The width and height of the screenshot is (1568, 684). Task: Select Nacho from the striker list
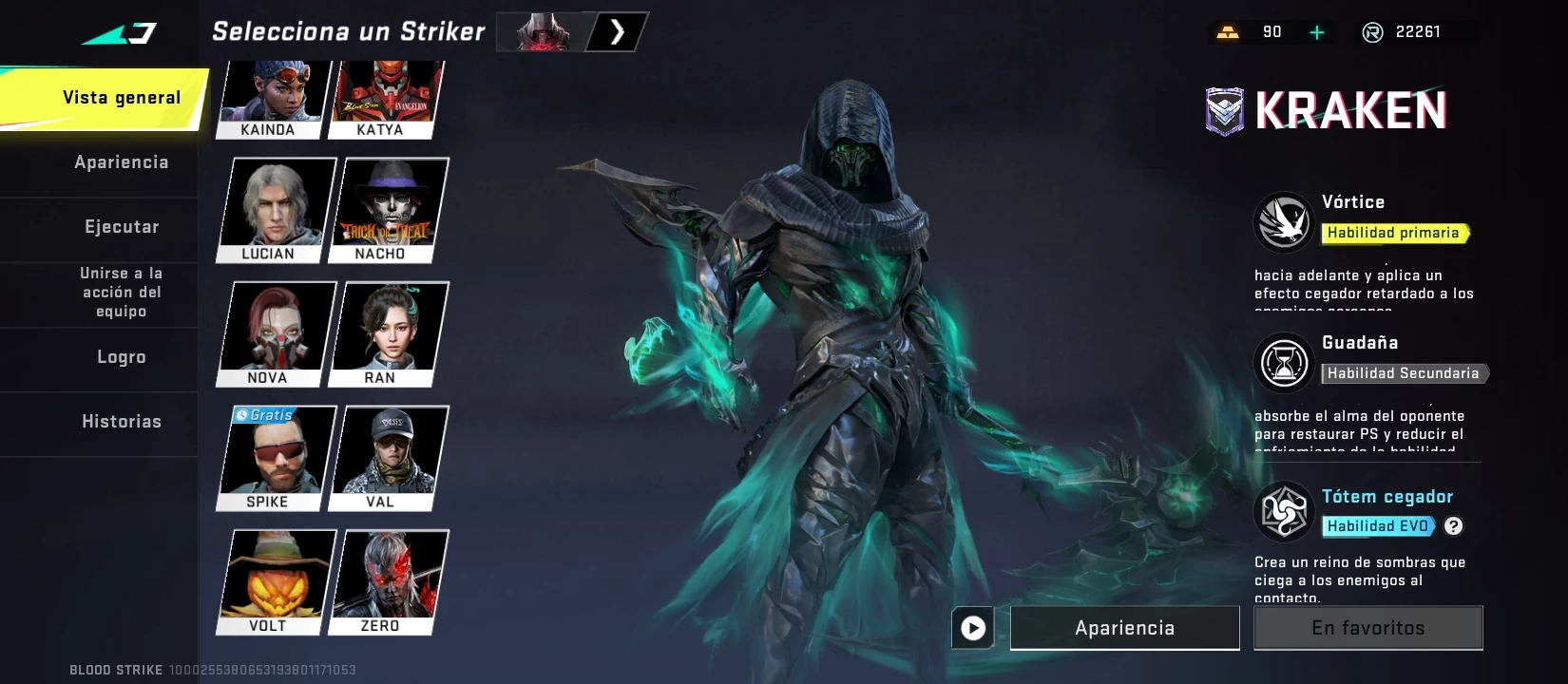pyautogui.click(x=388, y=209)
